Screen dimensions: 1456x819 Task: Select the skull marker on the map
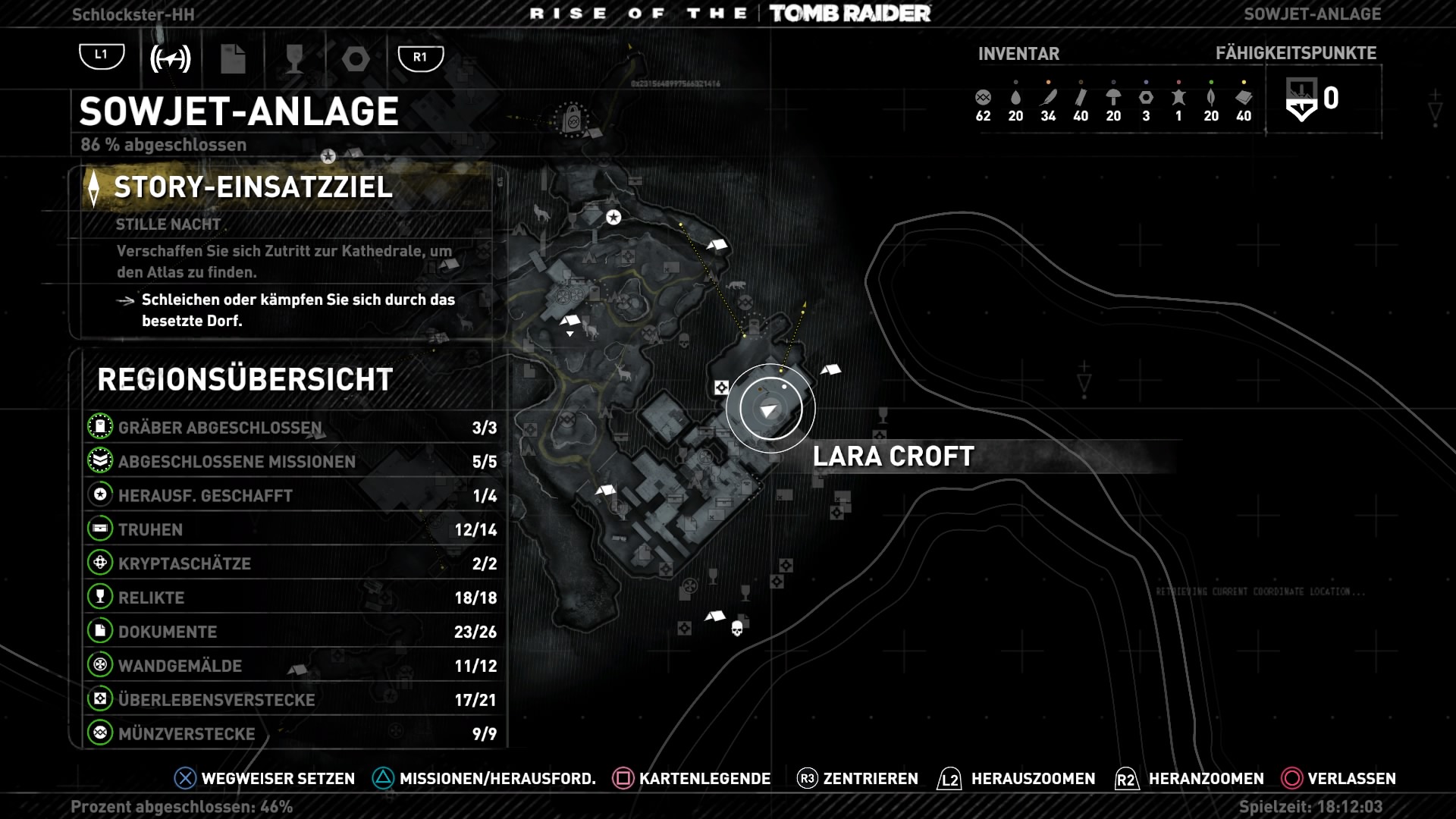click(x=736, y=629)
